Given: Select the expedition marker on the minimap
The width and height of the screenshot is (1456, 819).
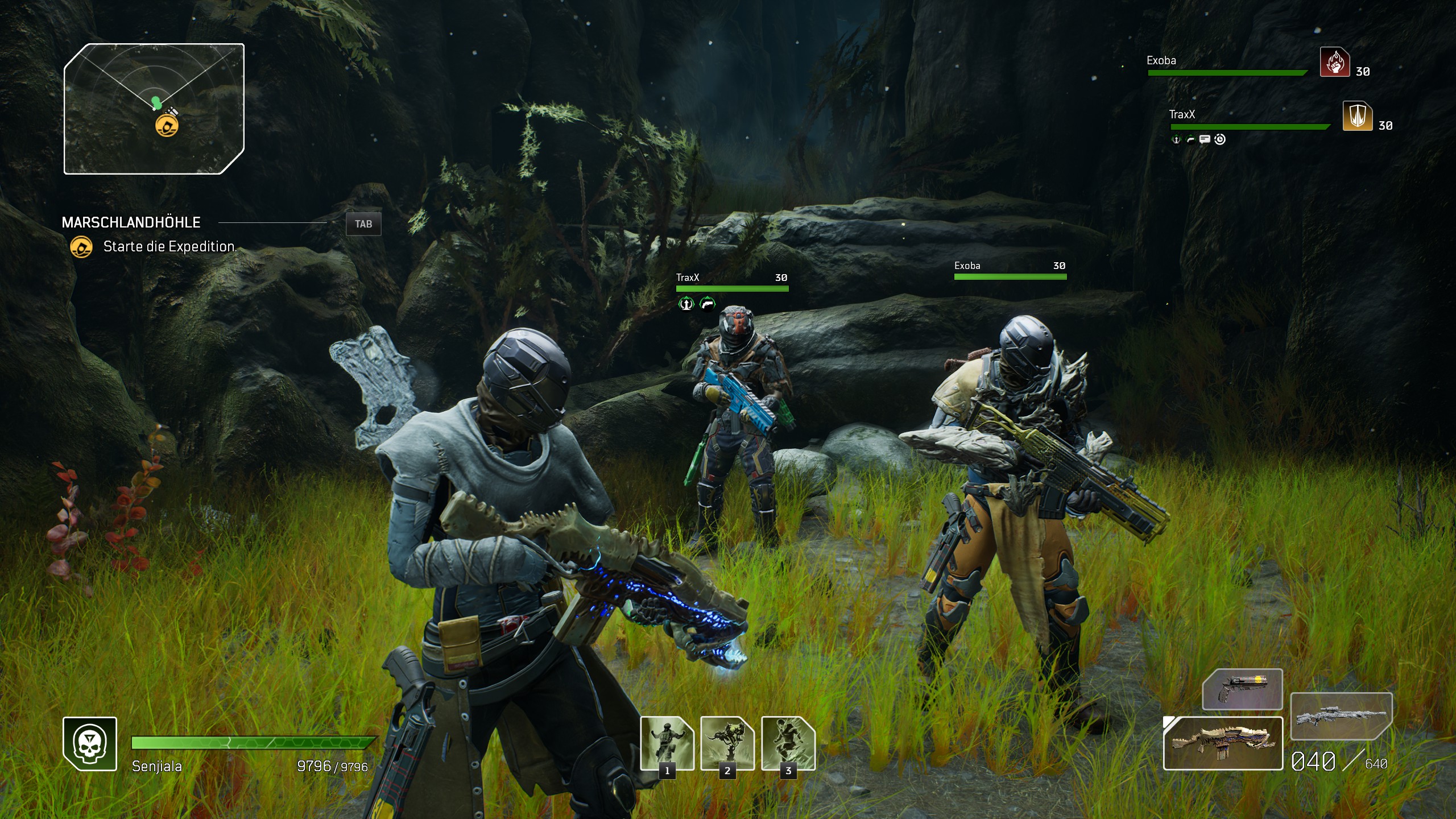Looking at the screenshot, I should click(x=167, y=125).
